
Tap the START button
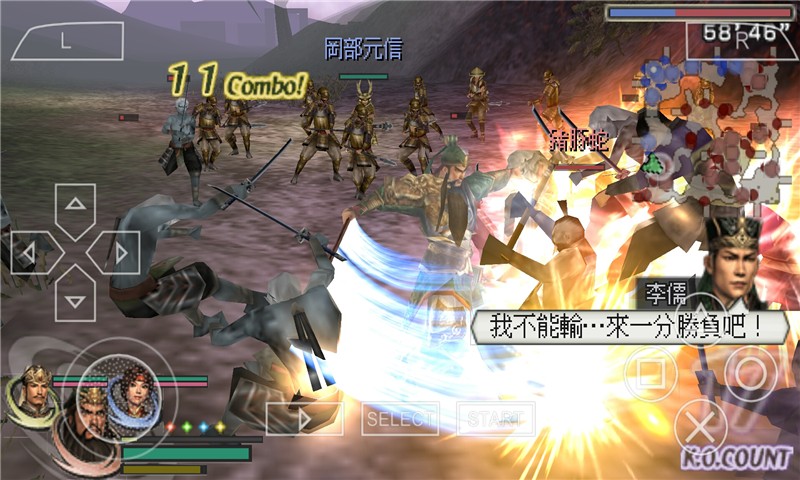[x=494, y=419]
